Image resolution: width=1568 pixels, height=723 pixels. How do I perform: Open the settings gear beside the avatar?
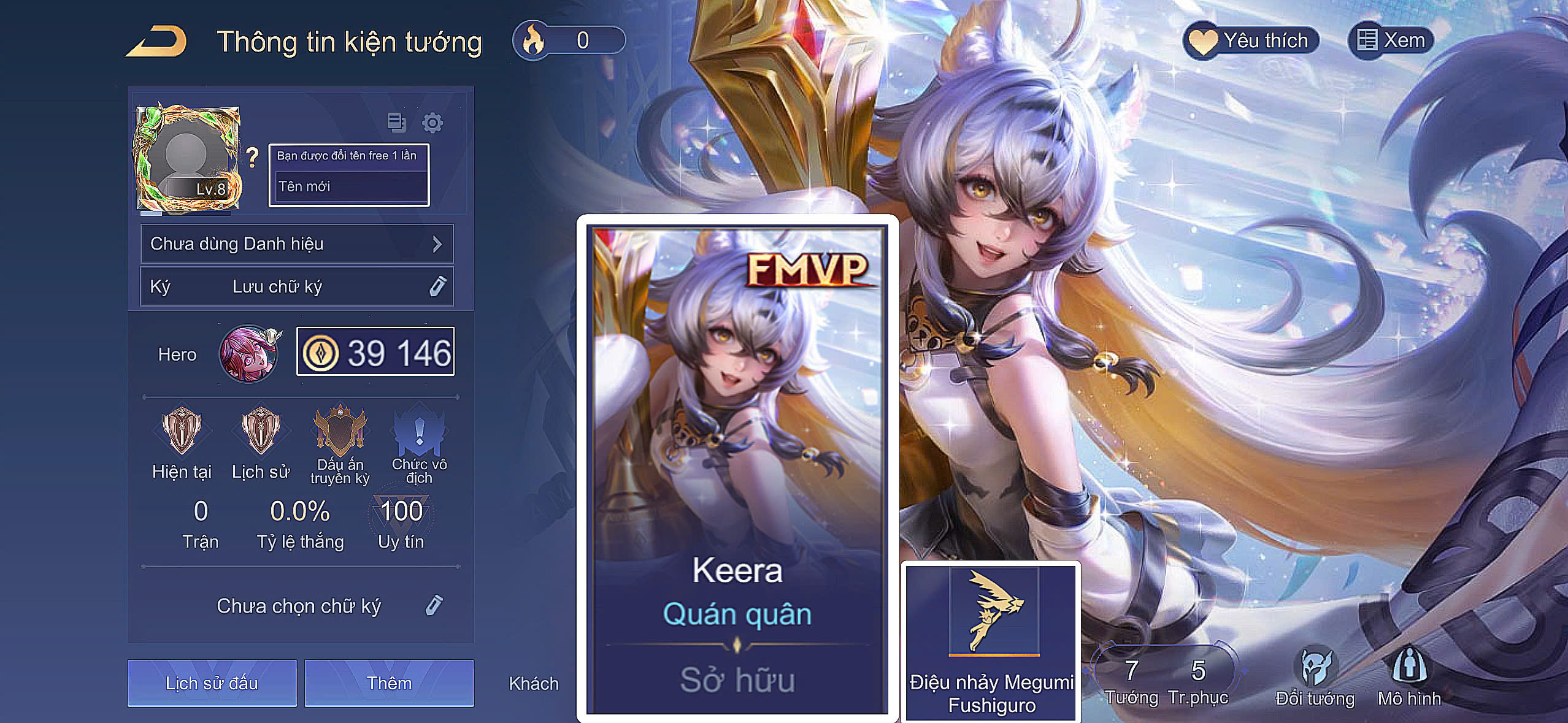click(433, 123)
